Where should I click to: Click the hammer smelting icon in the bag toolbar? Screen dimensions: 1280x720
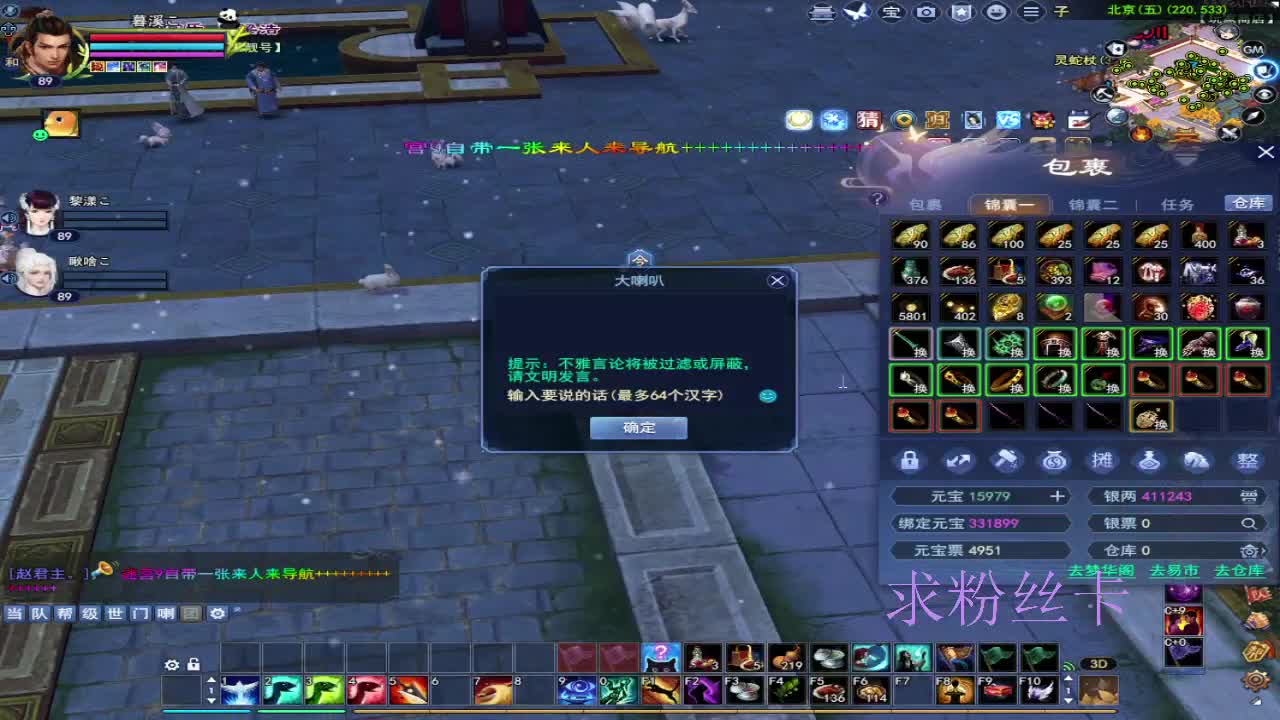tap(1006, 460)
